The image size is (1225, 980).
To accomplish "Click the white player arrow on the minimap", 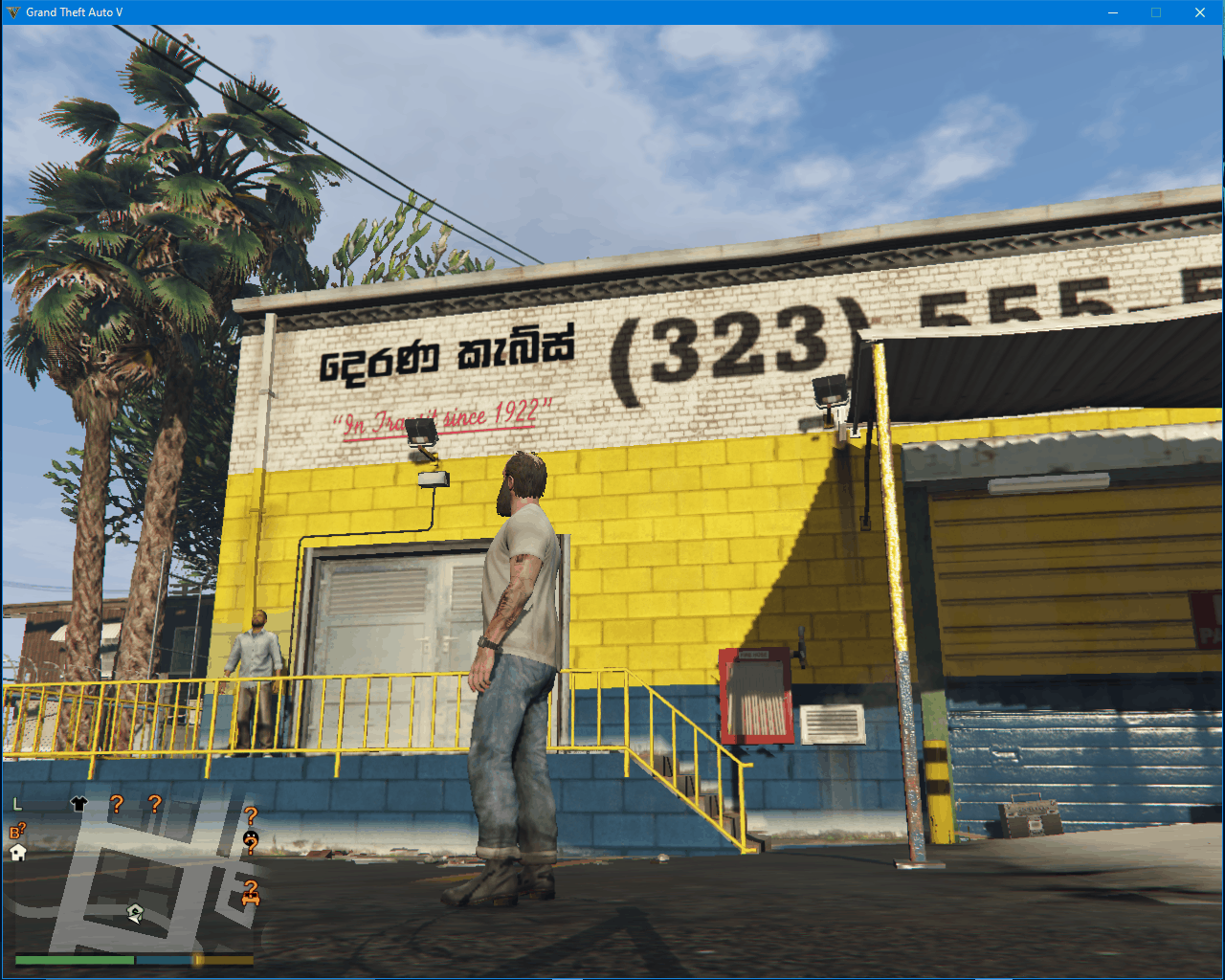I will click(x=134, y=915).
